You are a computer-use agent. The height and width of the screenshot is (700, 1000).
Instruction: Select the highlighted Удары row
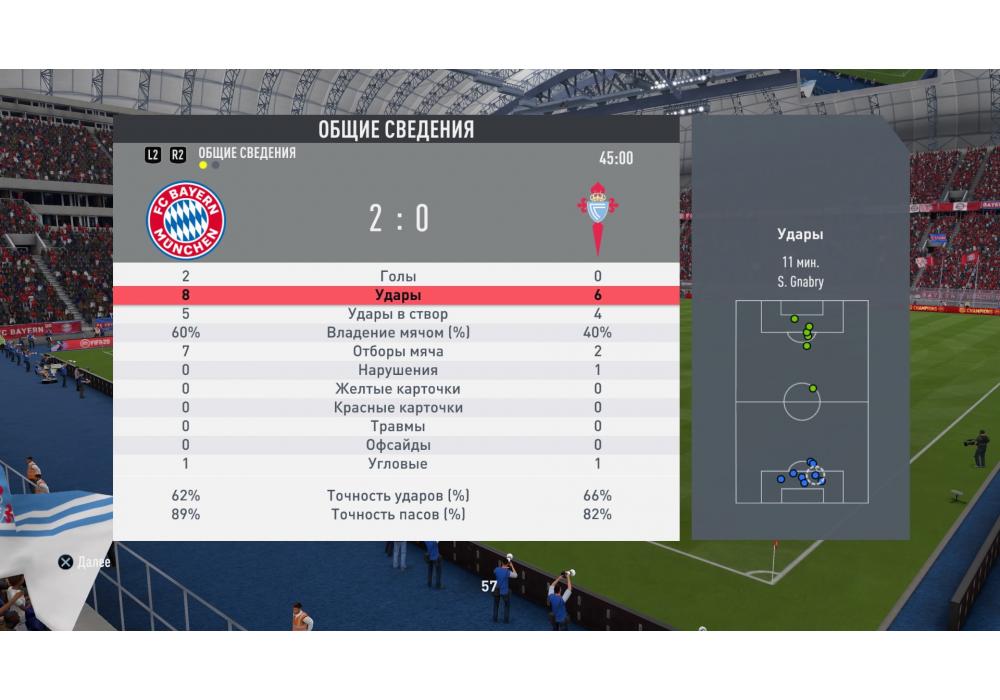(398, 296)
